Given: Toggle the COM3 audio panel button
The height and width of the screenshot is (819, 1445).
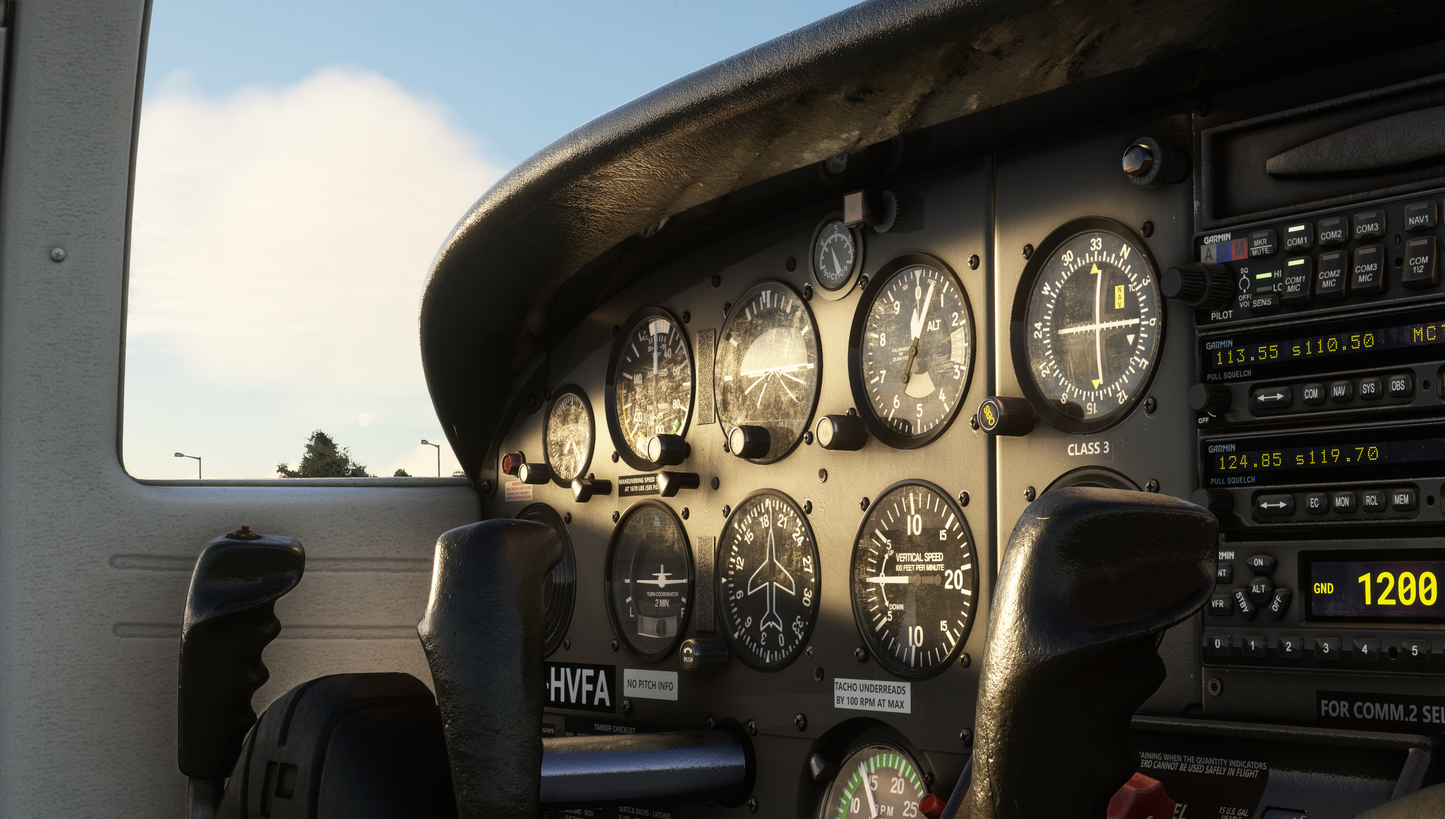Looking at the screenshot, I should coord(1369,225).
